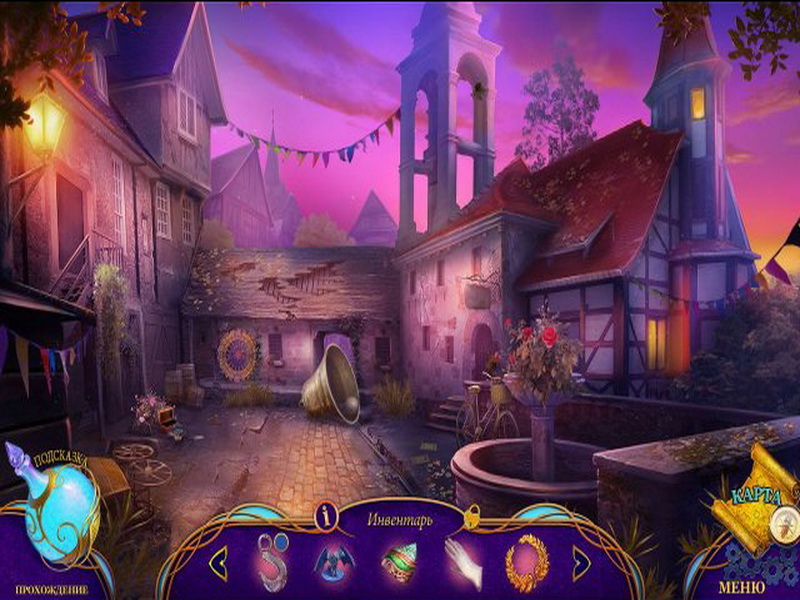Image resolution: width=800 pixels, height=600 pixels.
Task: Toggle the inventory padlock
Action: pos(472,515)
